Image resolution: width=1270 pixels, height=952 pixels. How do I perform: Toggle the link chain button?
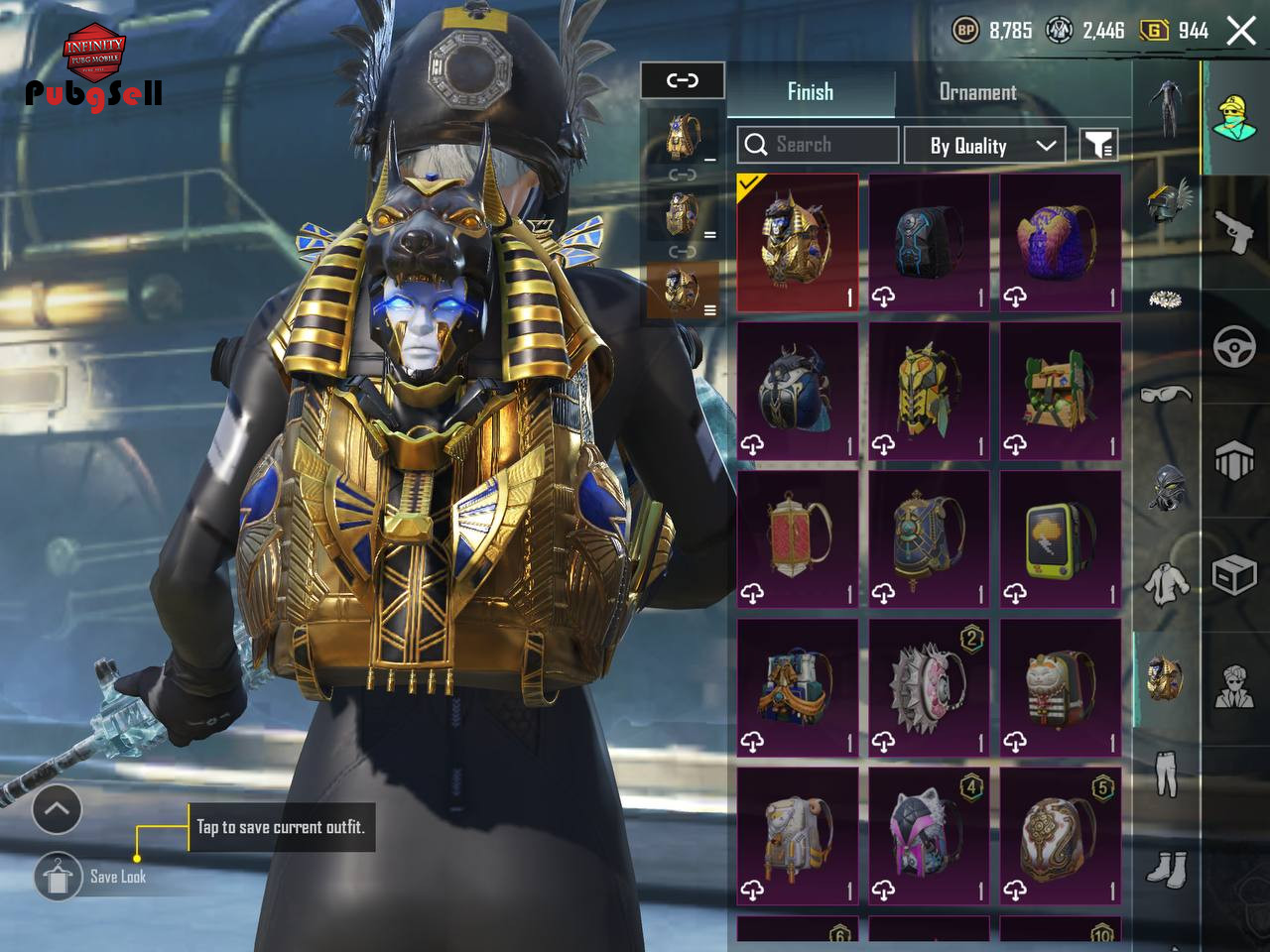(x=683, y=80)
